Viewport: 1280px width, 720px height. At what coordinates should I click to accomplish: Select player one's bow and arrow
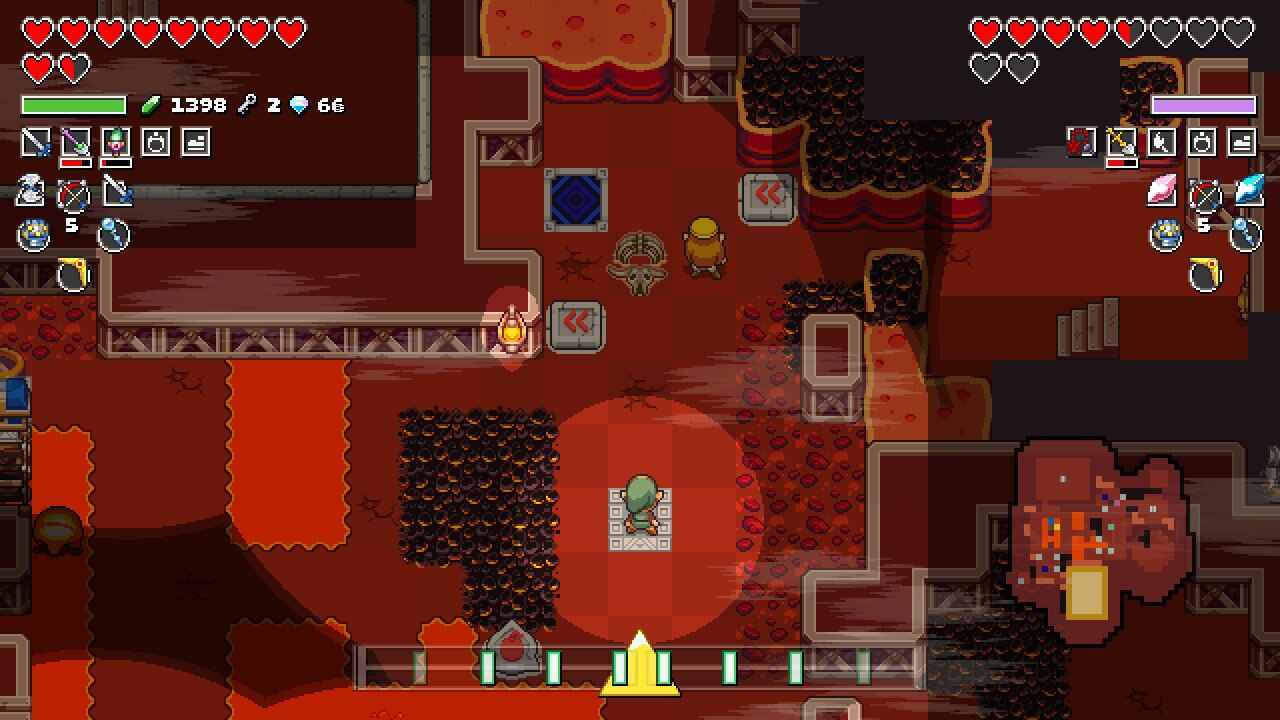pos(73,195)
